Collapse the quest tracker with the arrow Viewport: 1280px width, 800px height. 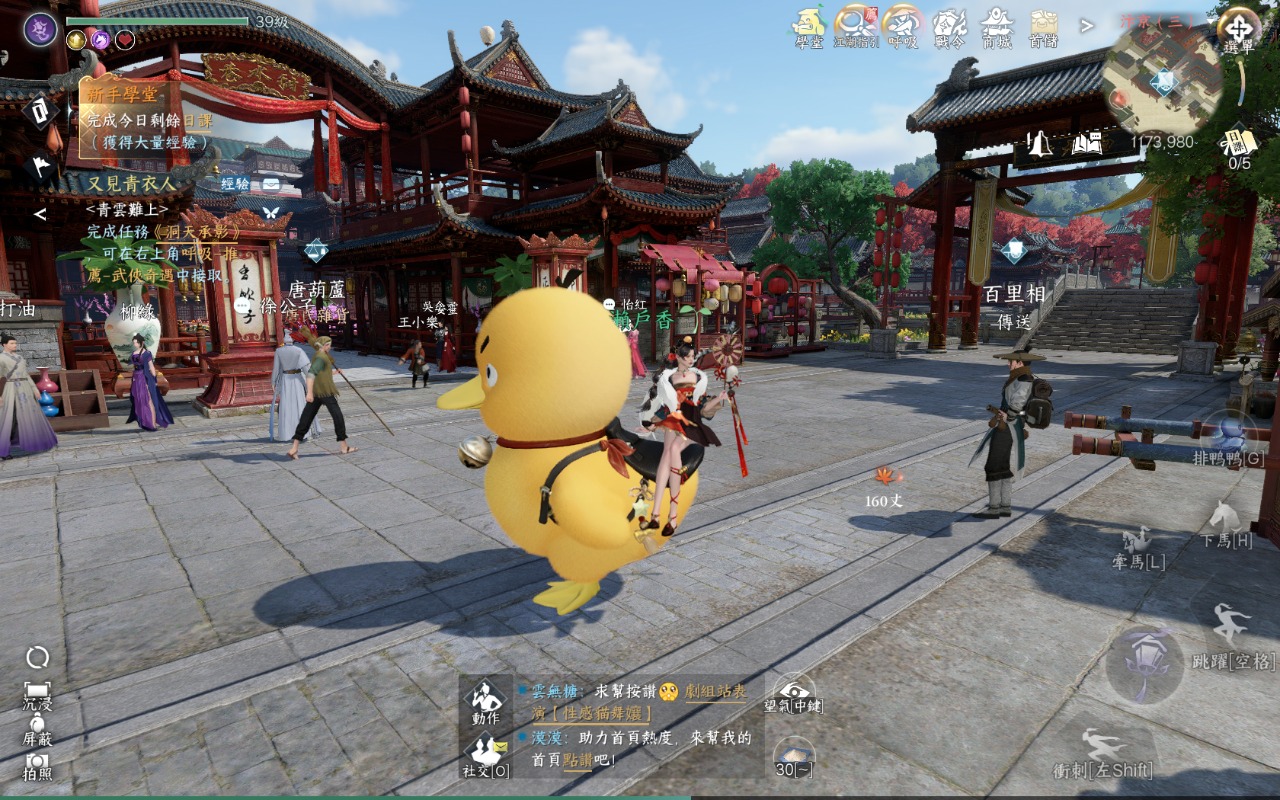(x=40, y=214)
